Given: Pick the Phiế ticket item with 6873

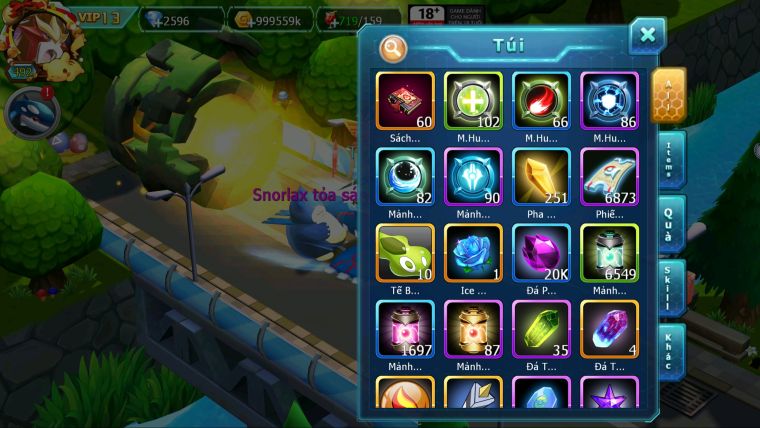Looking at the screenshot, I should (x=609, y=176).
